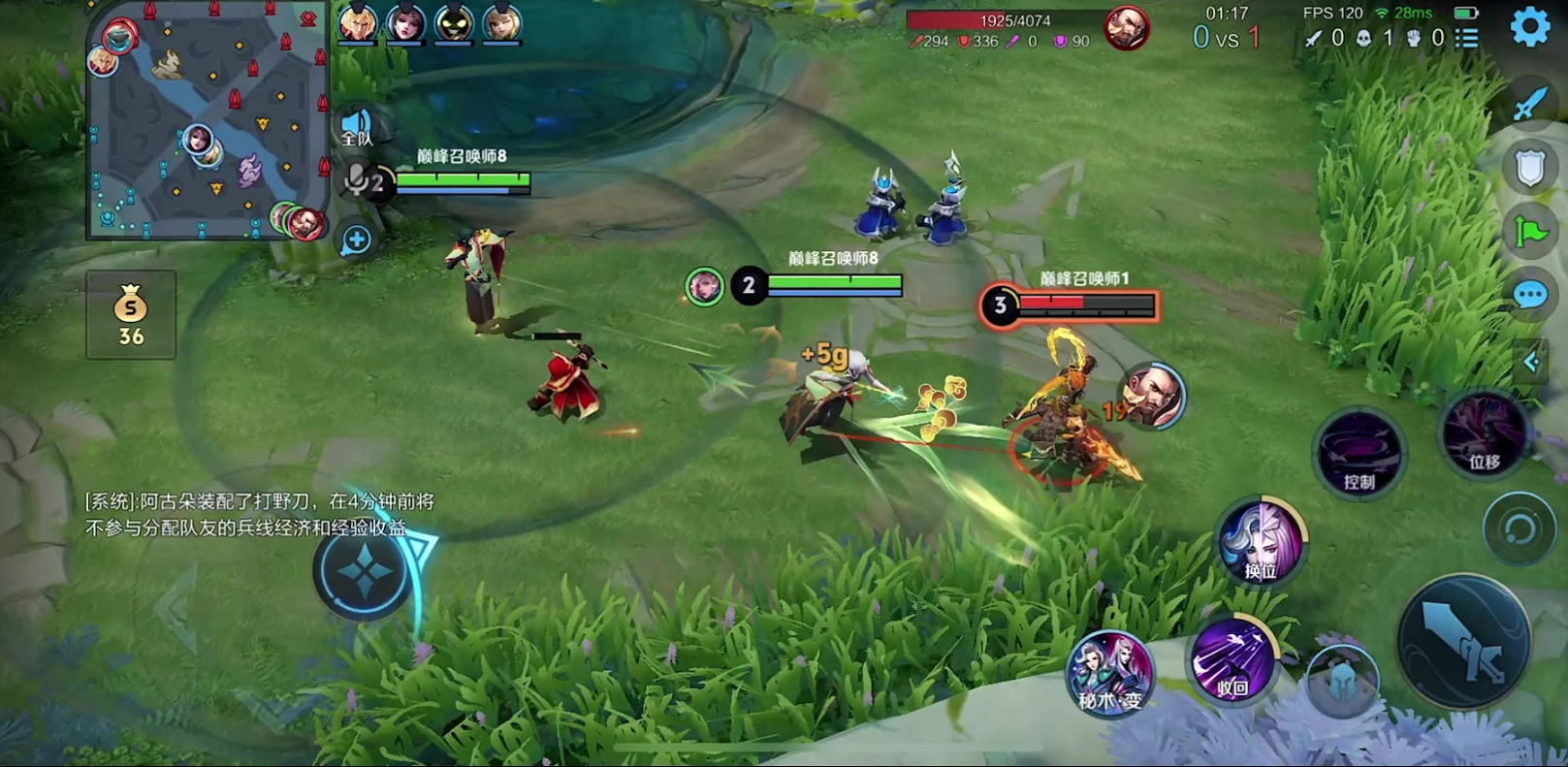Open the chat bubble quick messages
Viewport: 1568px width, 767px height.
[1529, 294]
